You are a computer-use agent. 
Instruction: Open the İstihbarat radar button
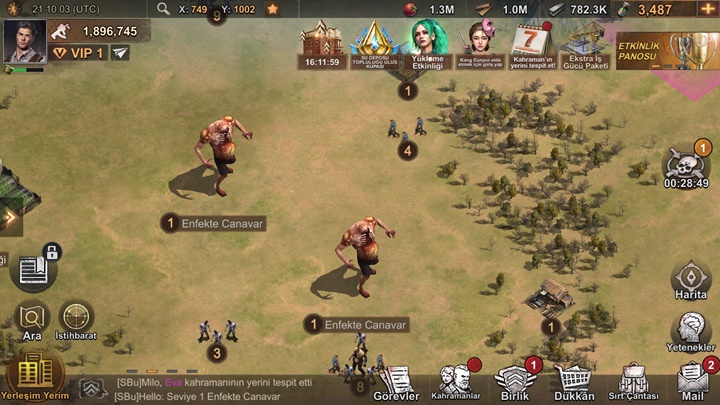coord(76,321)
